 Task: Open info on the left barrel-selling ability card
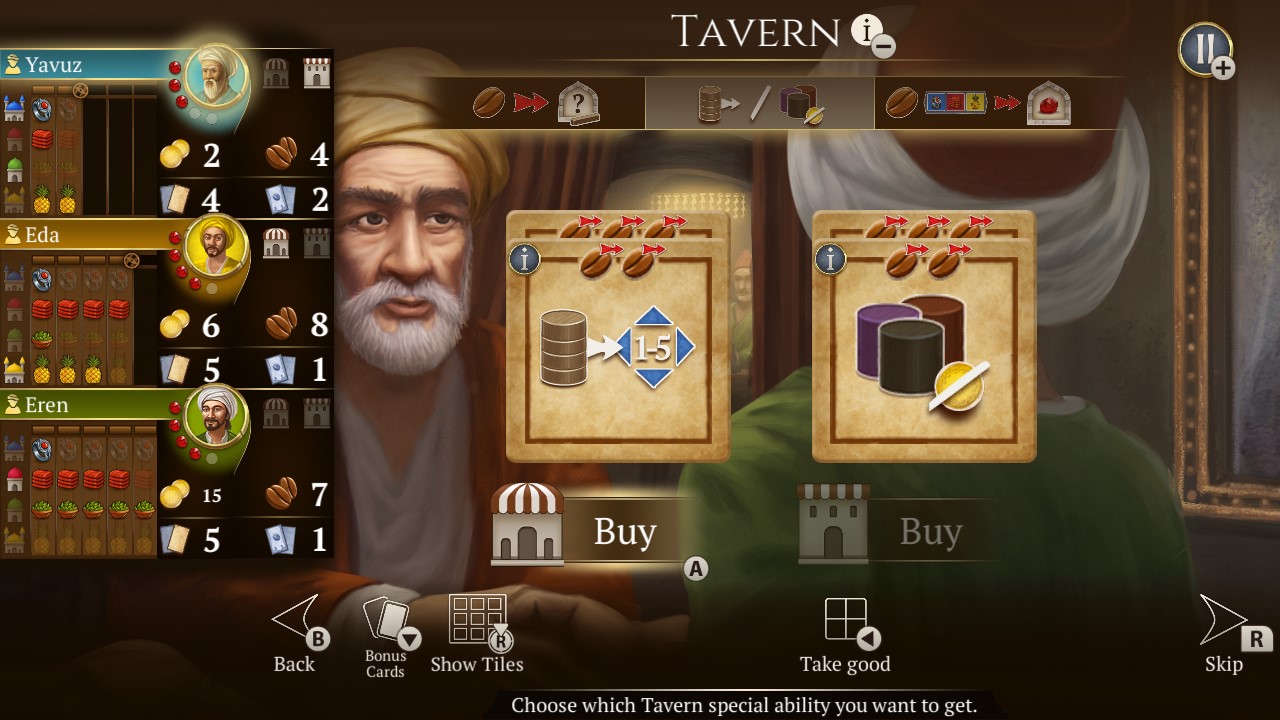[x=524, y=258]
